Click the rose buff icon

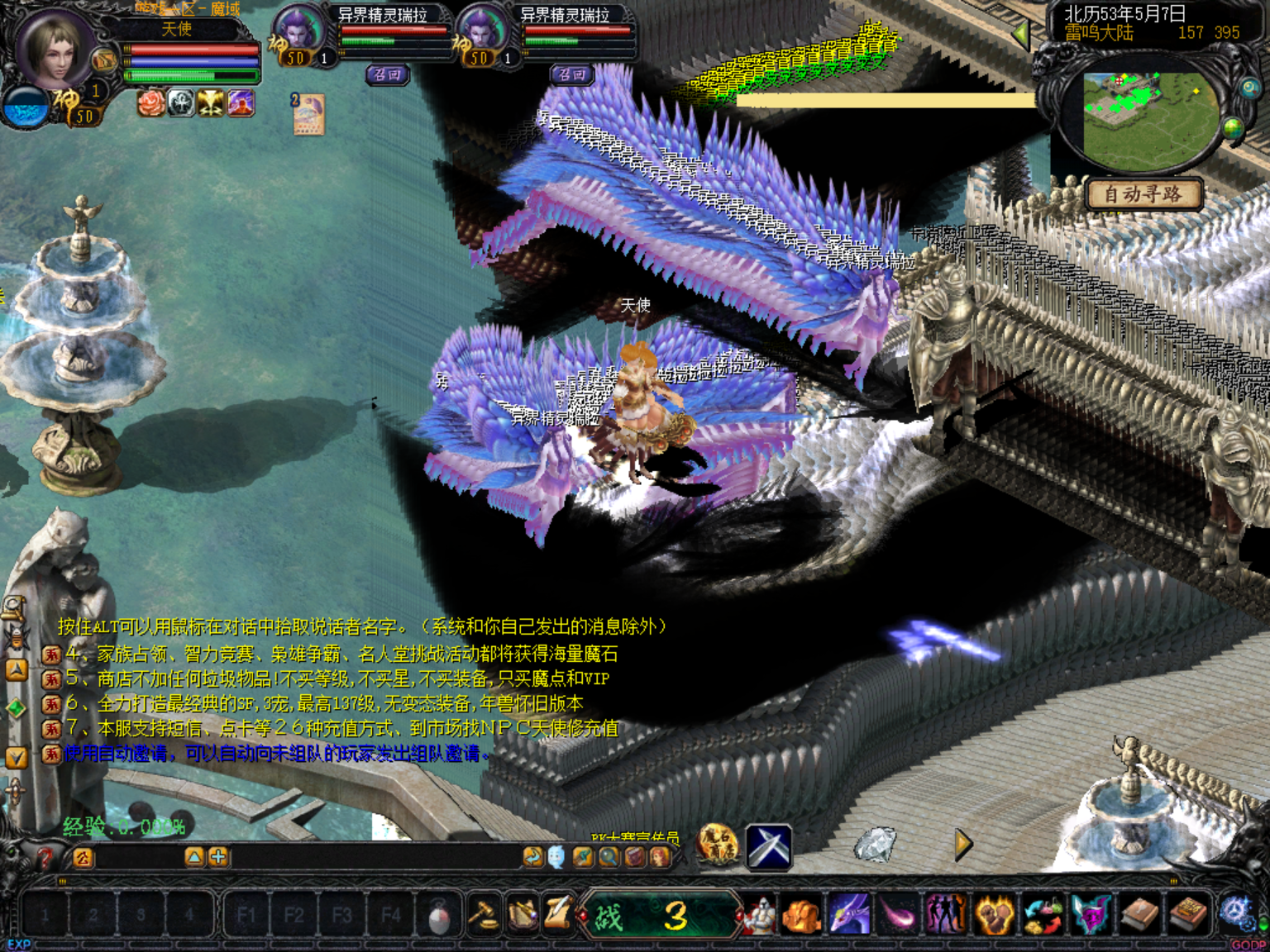(x=150, y=103)
